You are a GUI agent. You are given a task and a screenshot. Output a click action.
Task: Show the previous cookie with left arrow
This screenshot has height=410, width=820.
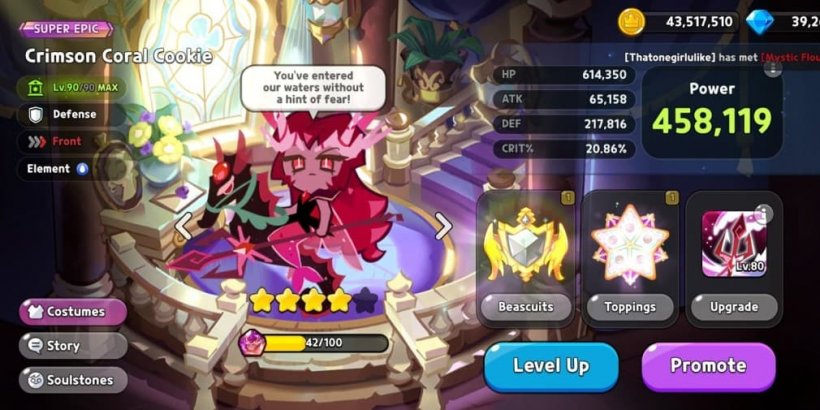[184, 226]
